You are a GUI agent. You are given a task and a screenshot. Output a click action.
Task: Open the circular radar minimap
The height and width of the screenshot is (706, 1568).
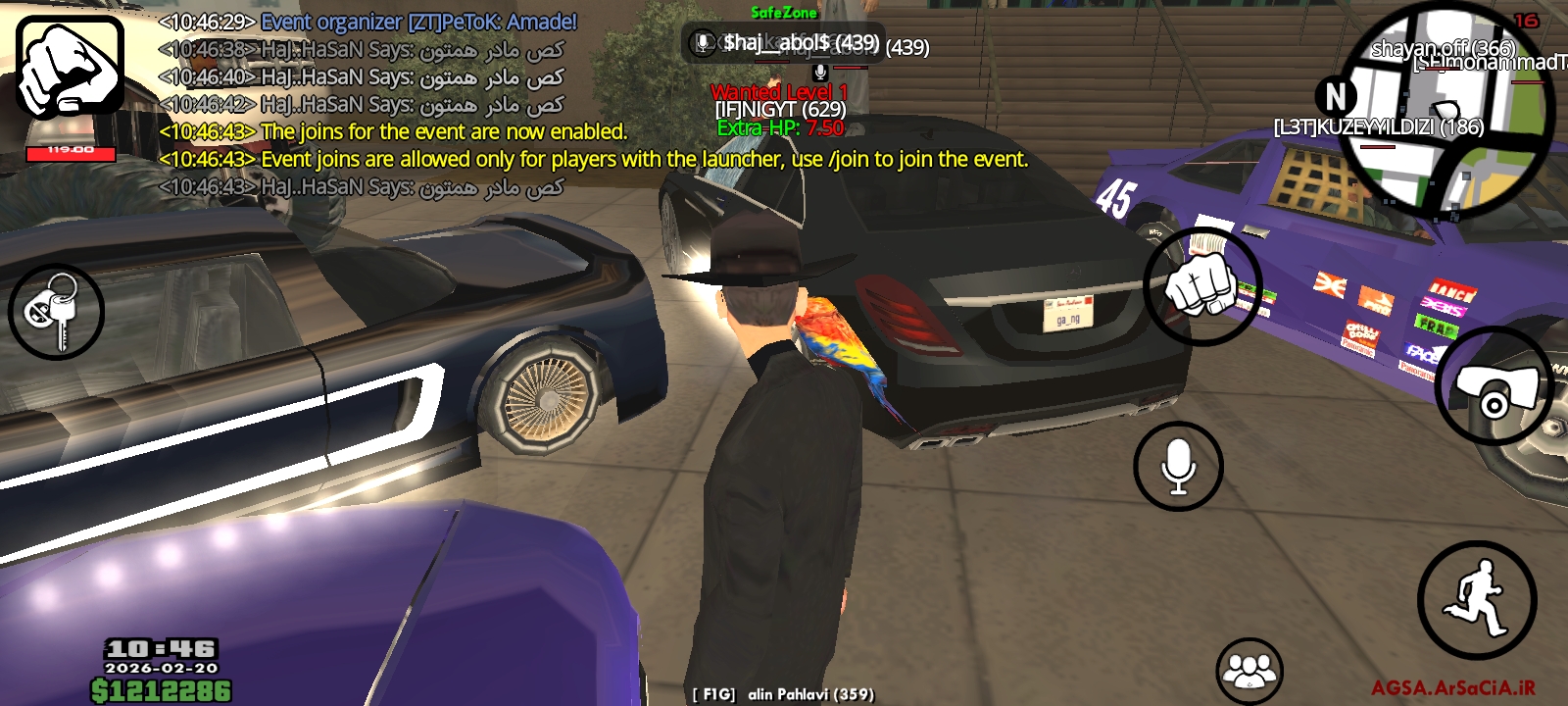1445,109
